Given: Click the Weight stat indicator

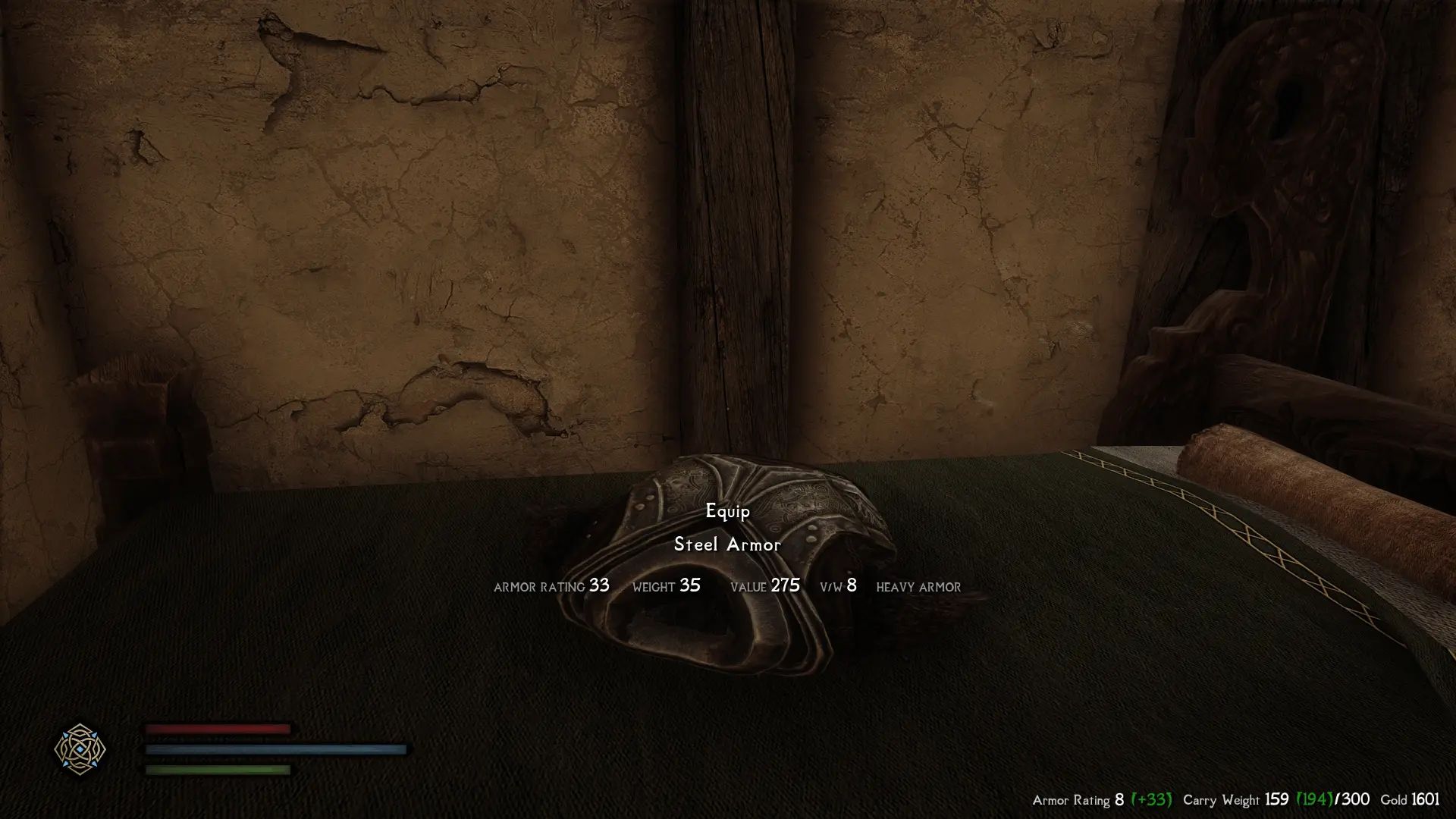Looking at the screenshot, I should point(666,586).
